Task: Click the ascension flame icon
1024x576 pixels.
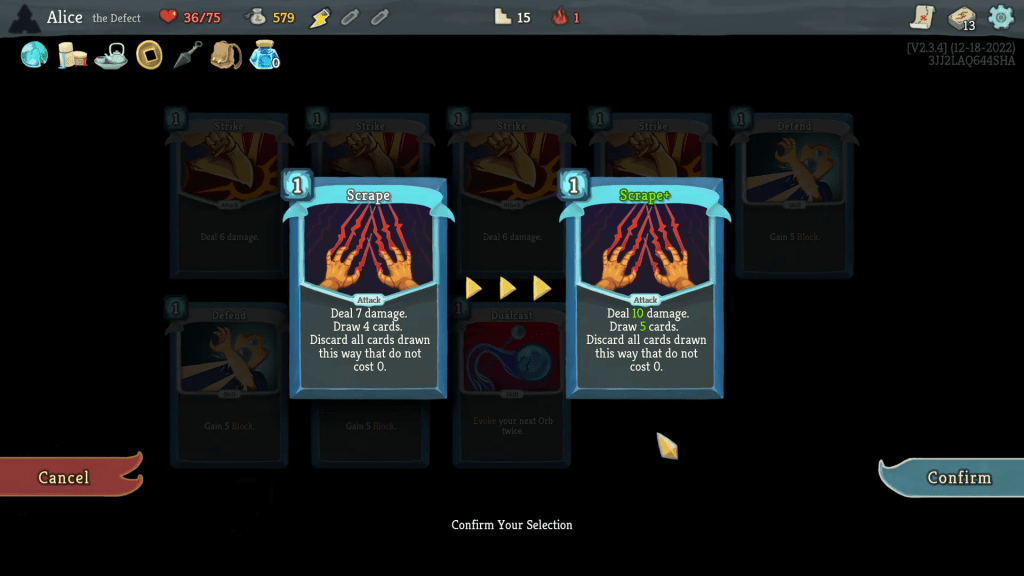Action: (x=559, y=17)
